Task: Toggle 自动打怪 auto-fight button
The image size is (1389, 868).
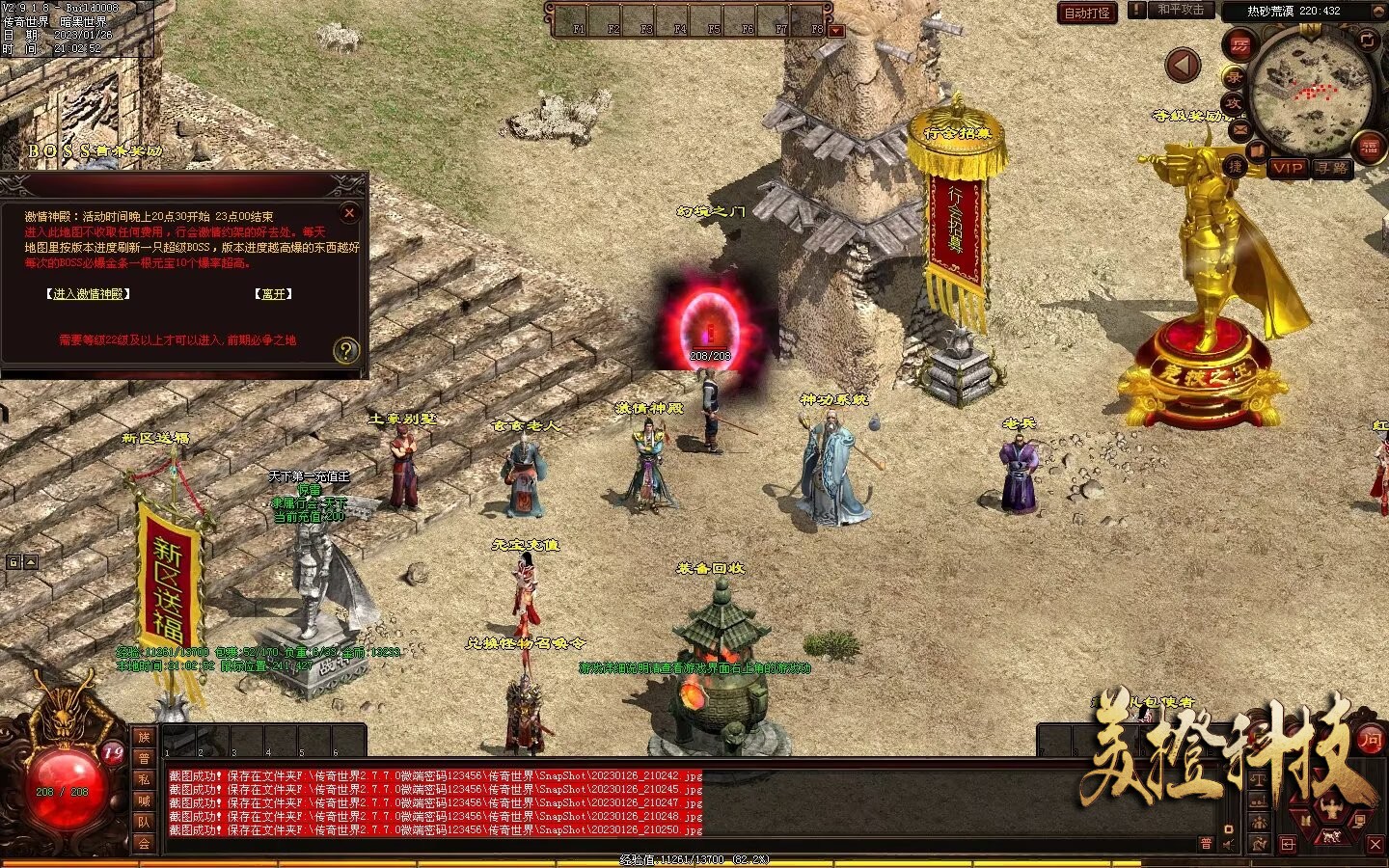Action: [1087, 13]
